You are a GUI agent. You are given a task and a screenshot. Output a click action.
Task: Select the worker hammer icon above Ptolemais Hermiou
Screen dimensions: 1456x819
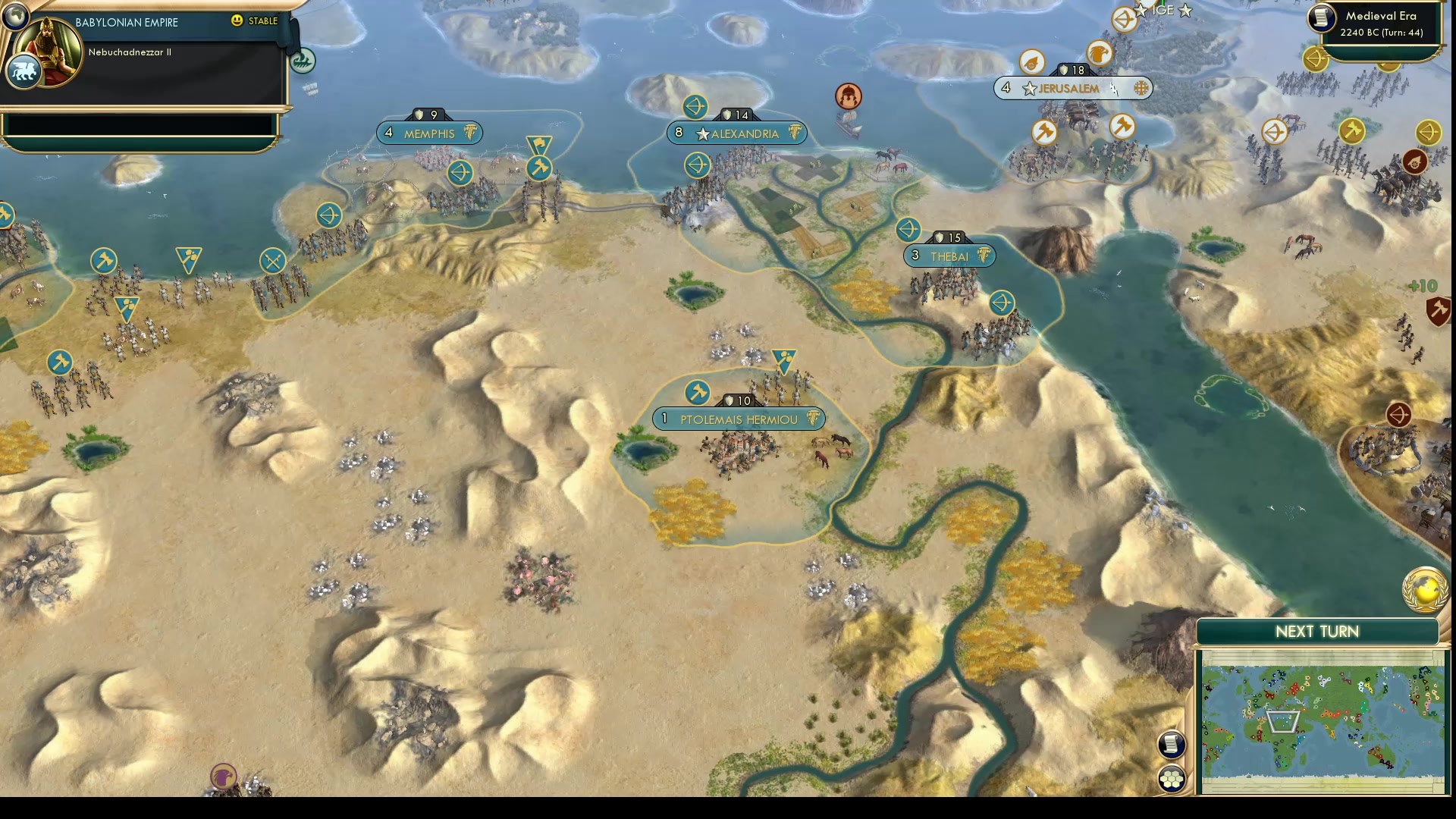click(698, 393)
